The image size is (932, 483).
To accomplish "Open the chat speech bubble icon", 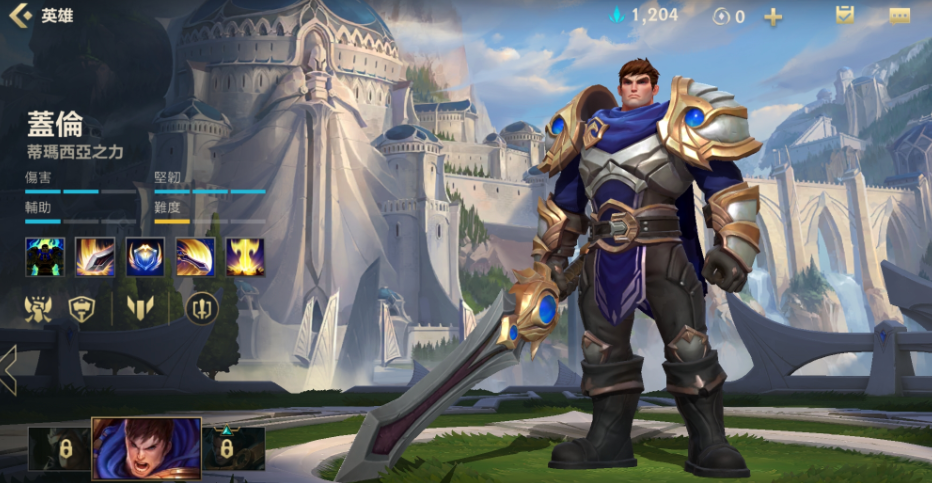I will [x=900, y=16].
